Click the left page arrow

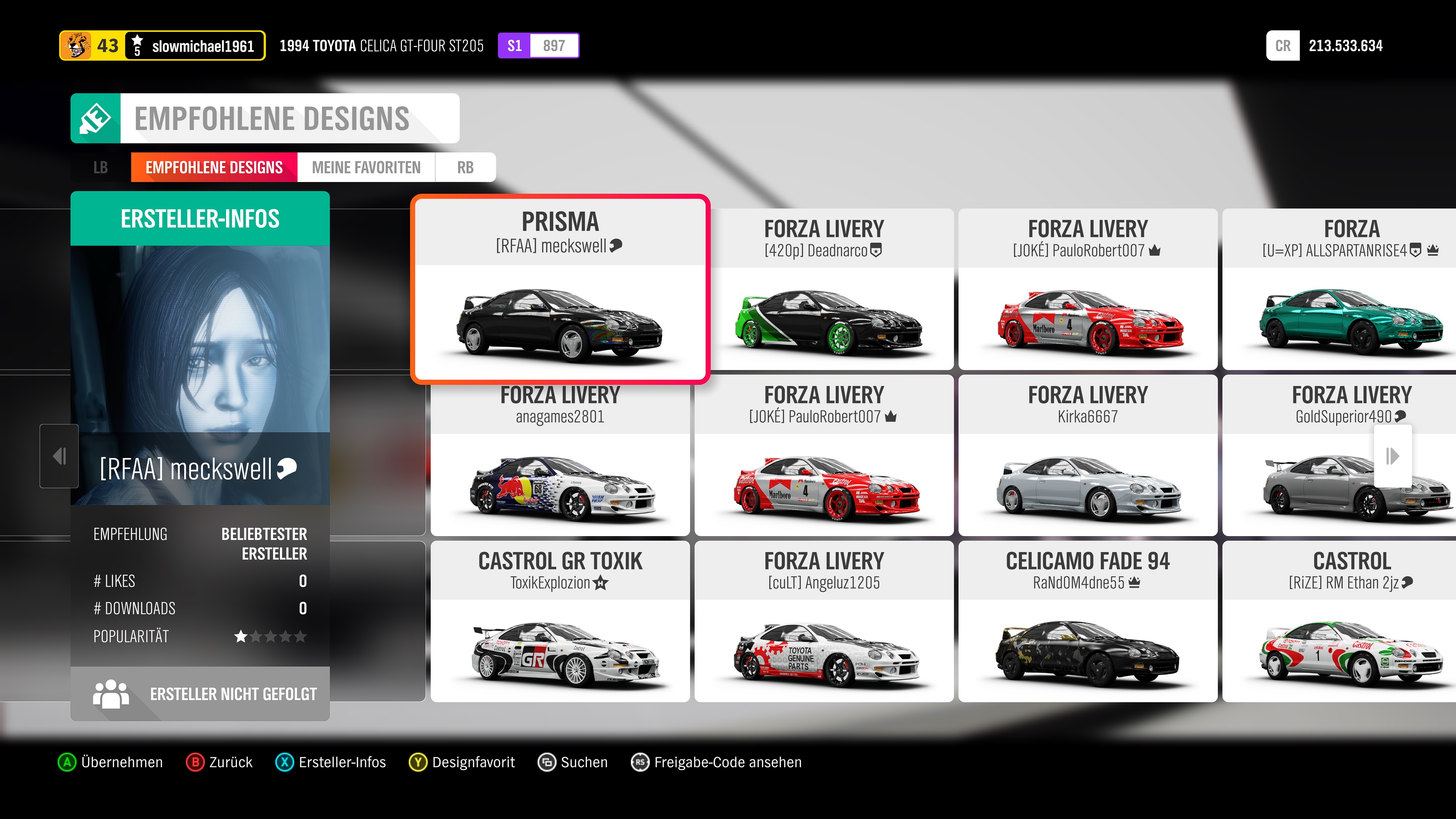point(60,455)
